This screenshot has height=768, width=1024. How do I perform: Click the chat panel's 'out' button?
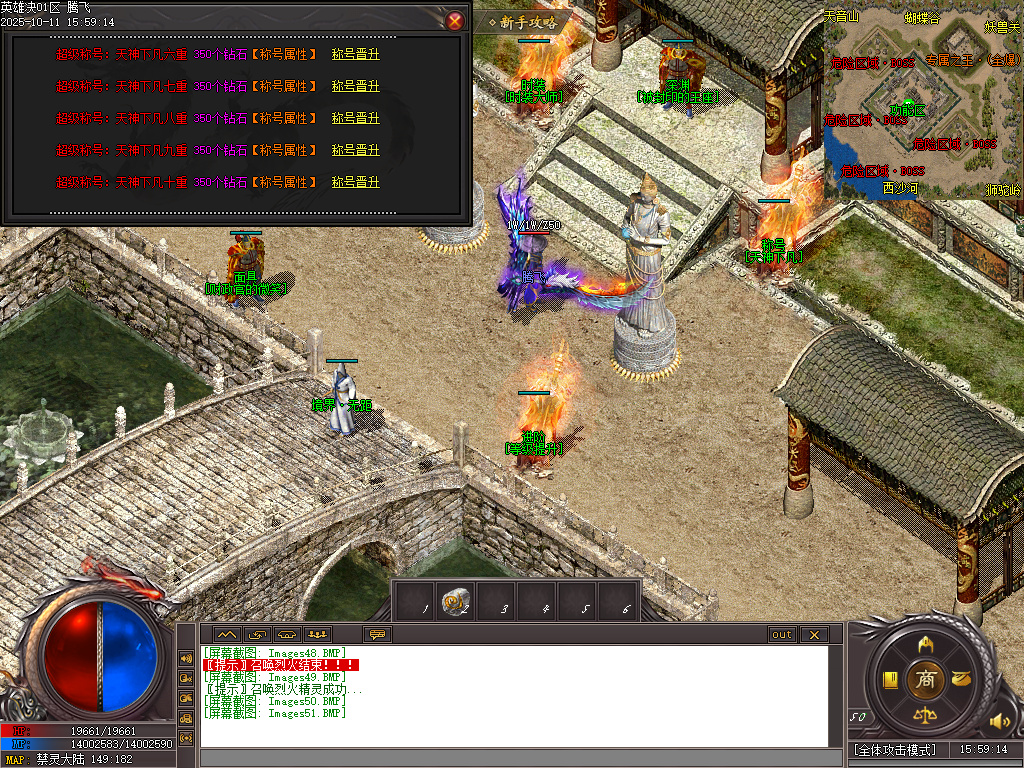click(x=781, y=634)
